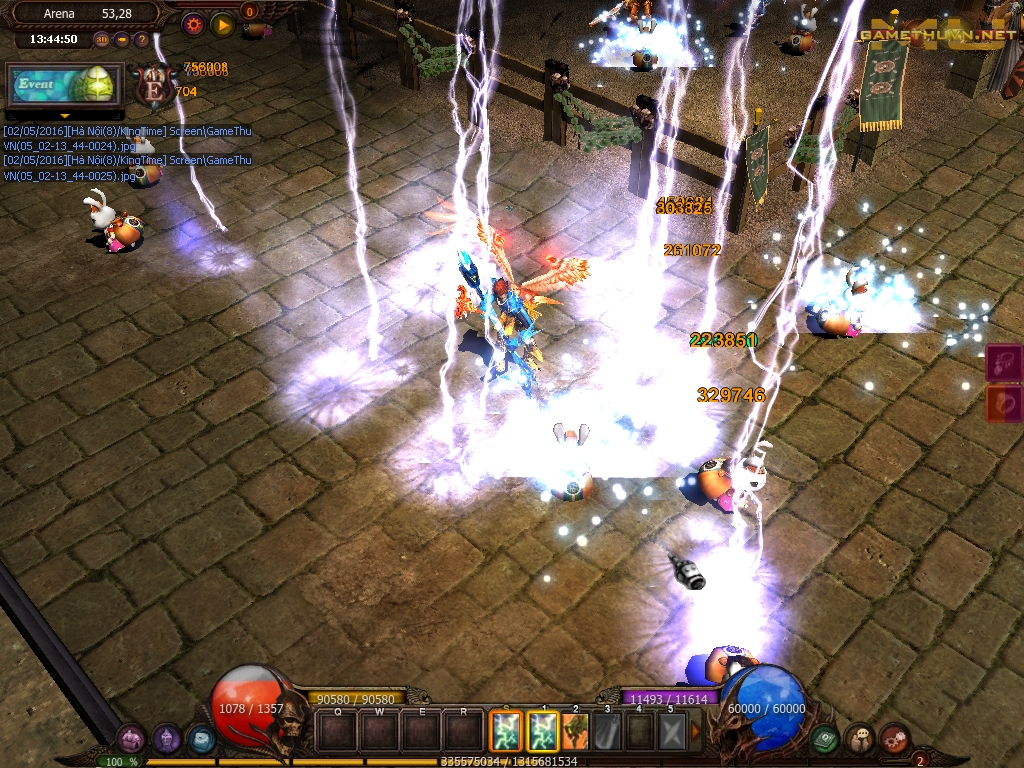Open the pink shop house icon
Screen dimensions: 1024x768
[131, 739]
